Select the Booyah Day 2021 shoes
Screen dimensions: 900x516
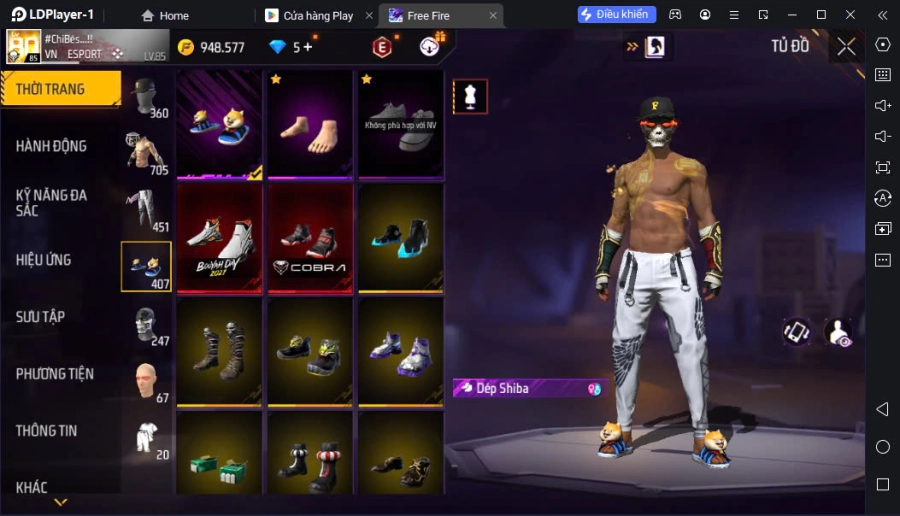220,238
